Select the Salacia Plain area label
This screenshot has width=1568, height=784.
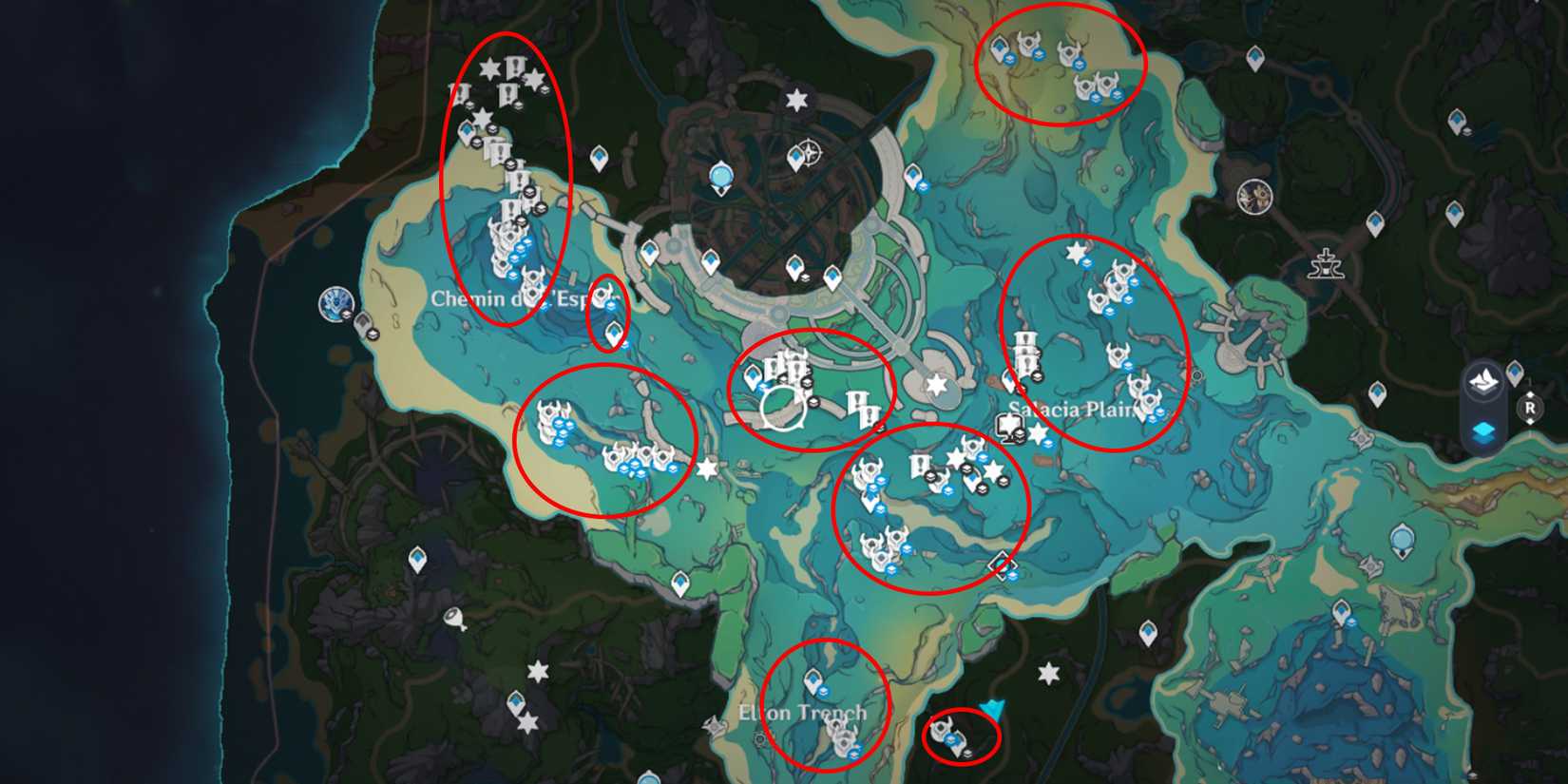[1074, 409]
